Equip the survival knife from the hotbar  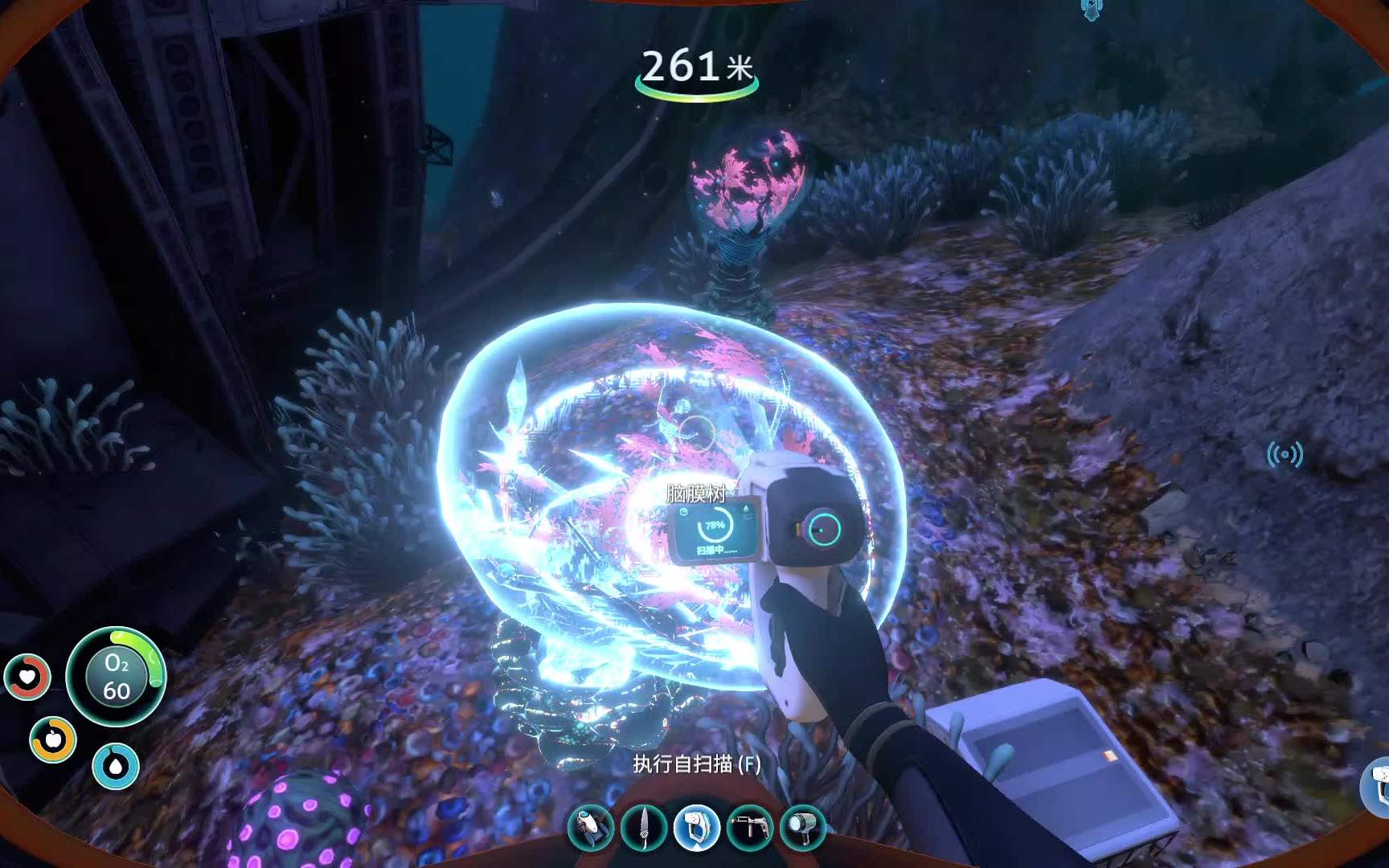[644, 827]
